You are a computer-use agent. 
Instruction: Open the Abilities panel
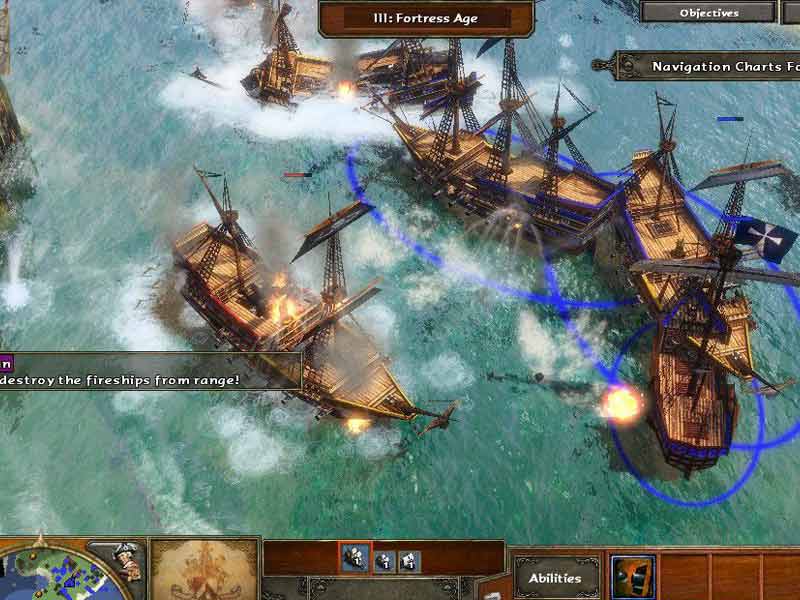click(555, 577)
